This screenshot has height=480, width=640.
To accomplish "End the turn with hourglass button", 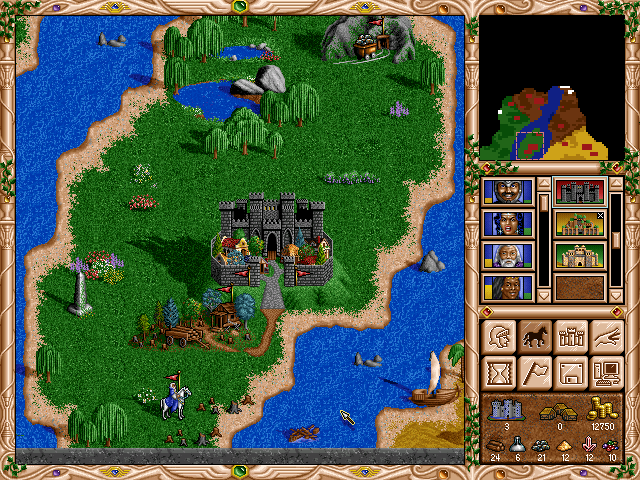I will [498, 373].
